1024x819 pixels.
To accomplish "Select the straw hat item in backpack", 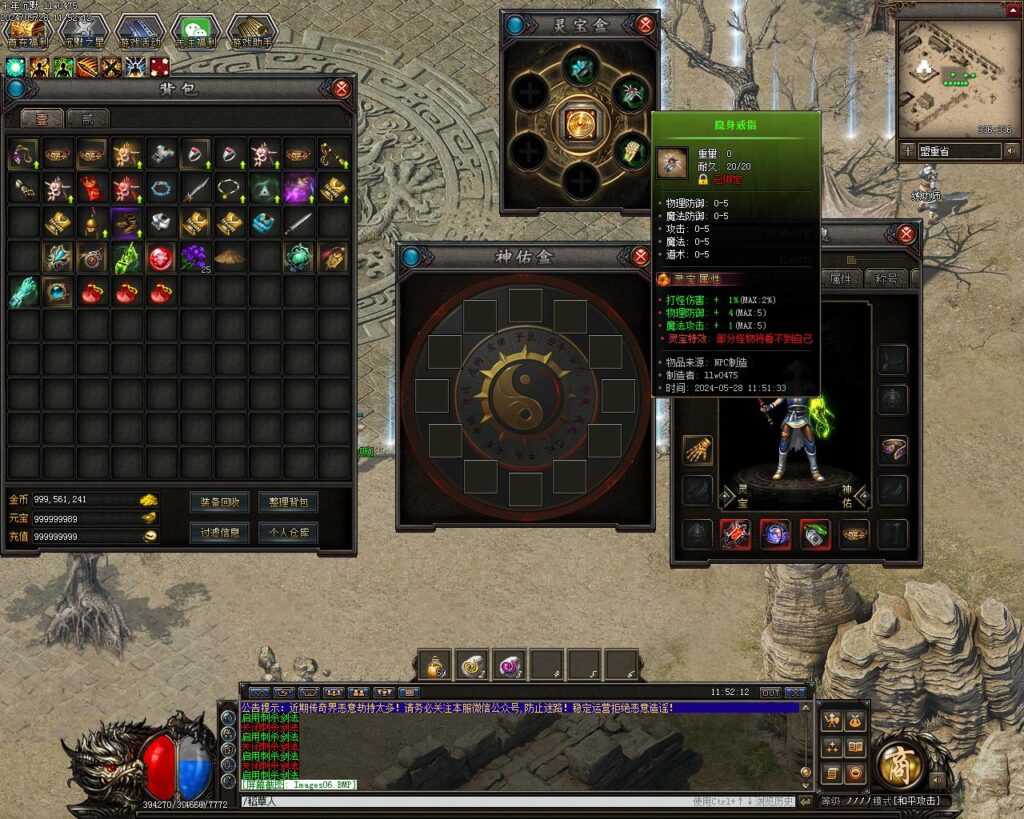I will click(230, 258).
